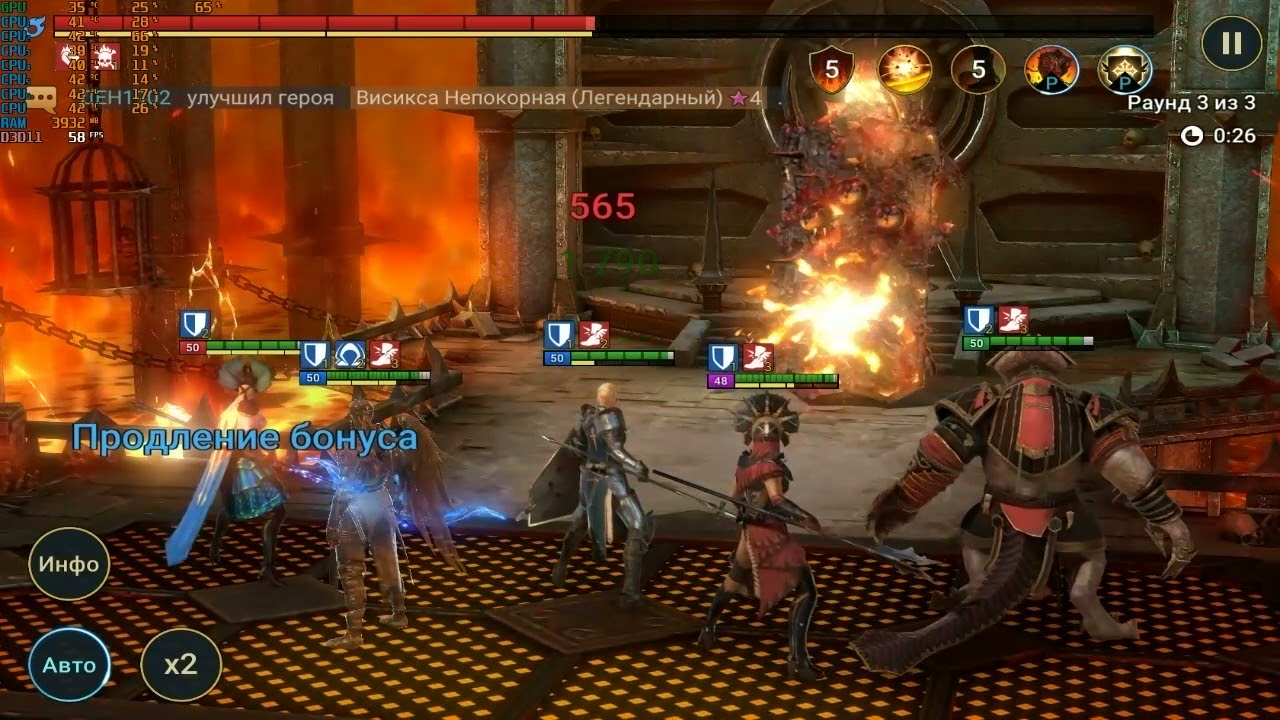Pause the battle
This screenshot has width=1280, height=720.
point(1231,42)
